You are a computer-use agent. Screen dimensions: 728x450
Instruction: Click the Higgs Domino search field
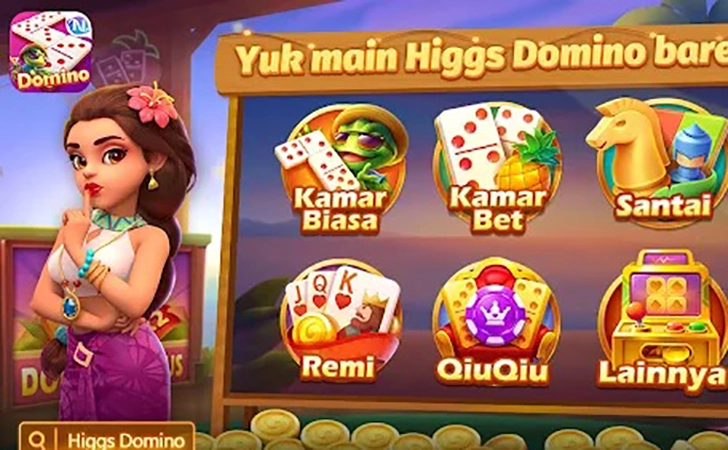pos(115,438)
